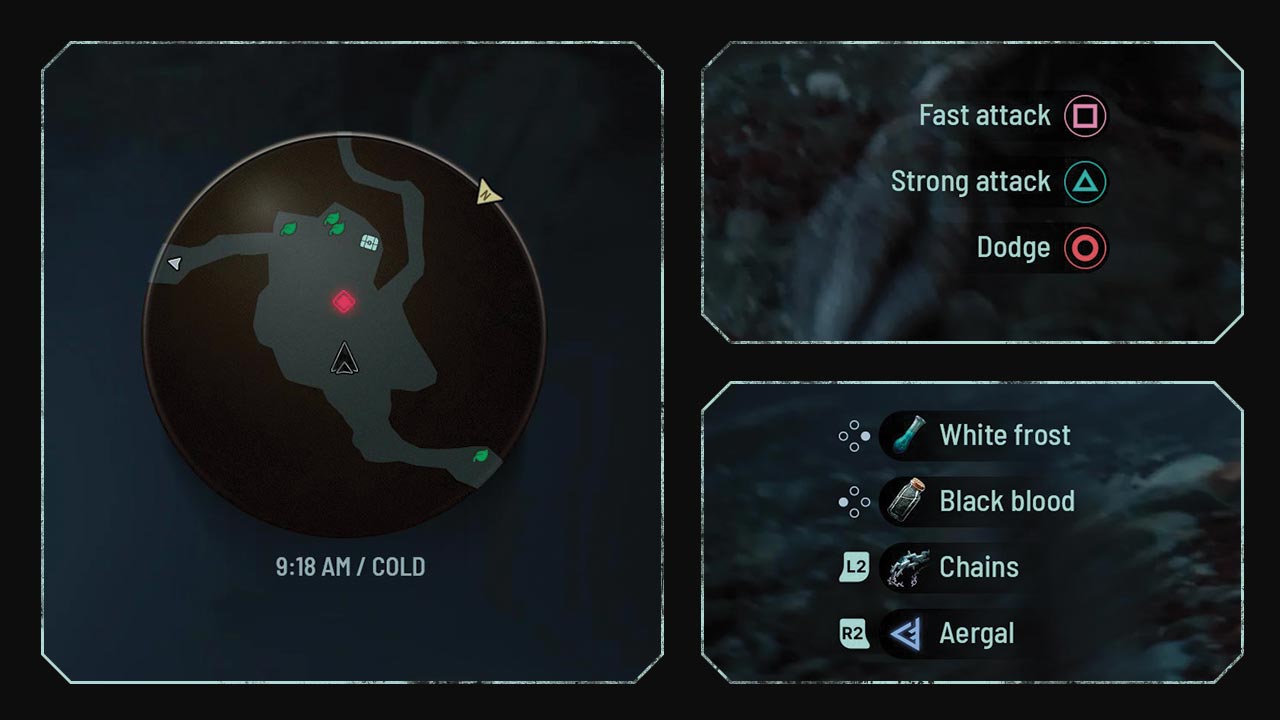This screenshot has width=1280, height=720.
Task: Click the circular minimap
Action: click(343, 333)
